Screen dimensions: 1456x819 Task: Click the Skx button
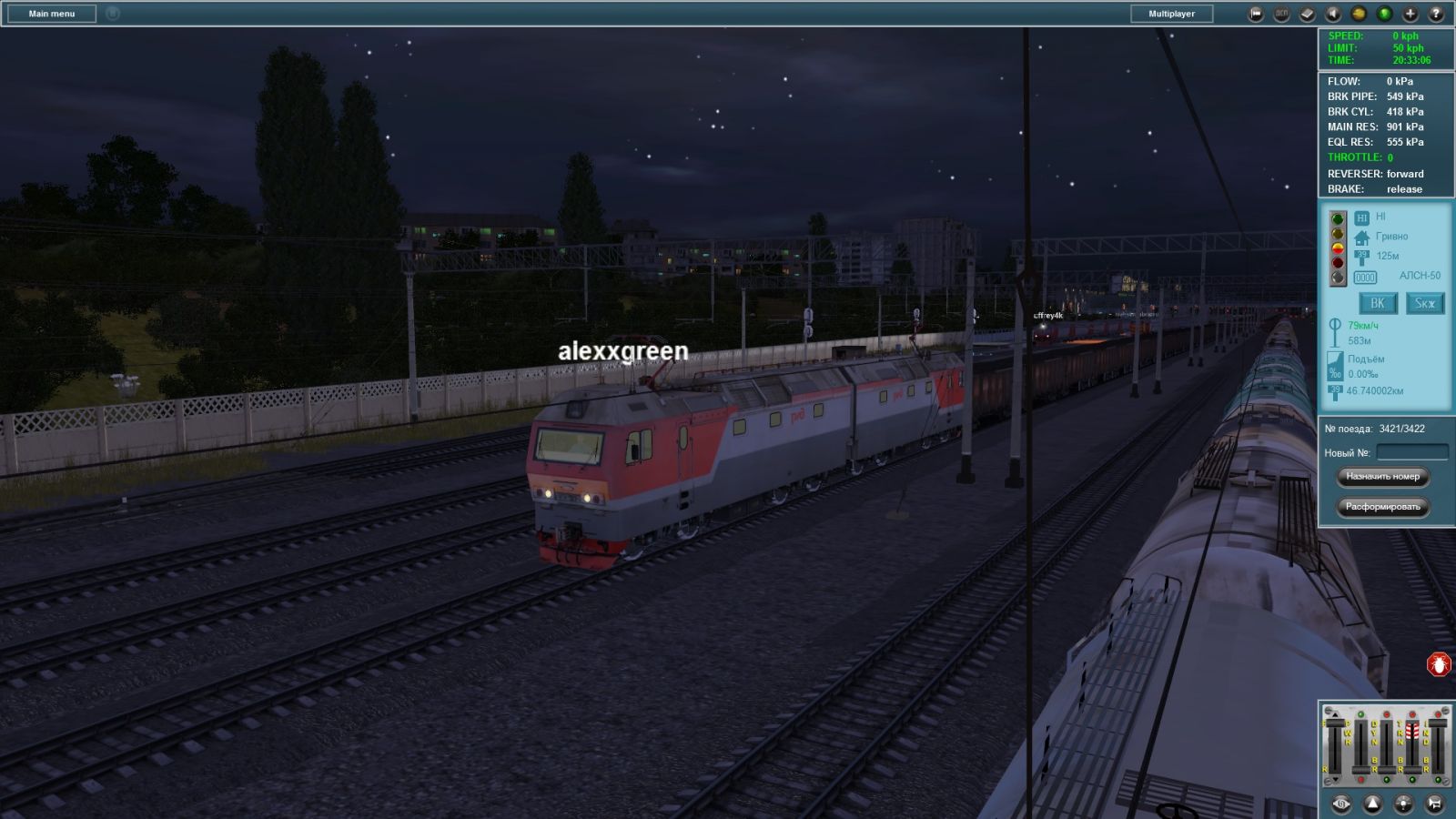tap(1424, 303)
